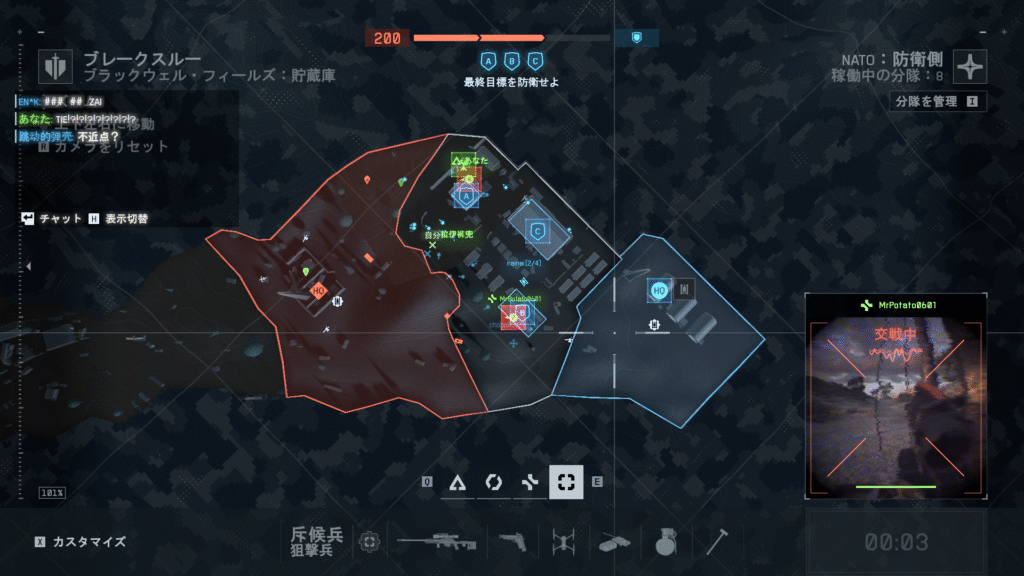
Task: Choose the highlighted Recon class icon
Action: tap(566, 482)
